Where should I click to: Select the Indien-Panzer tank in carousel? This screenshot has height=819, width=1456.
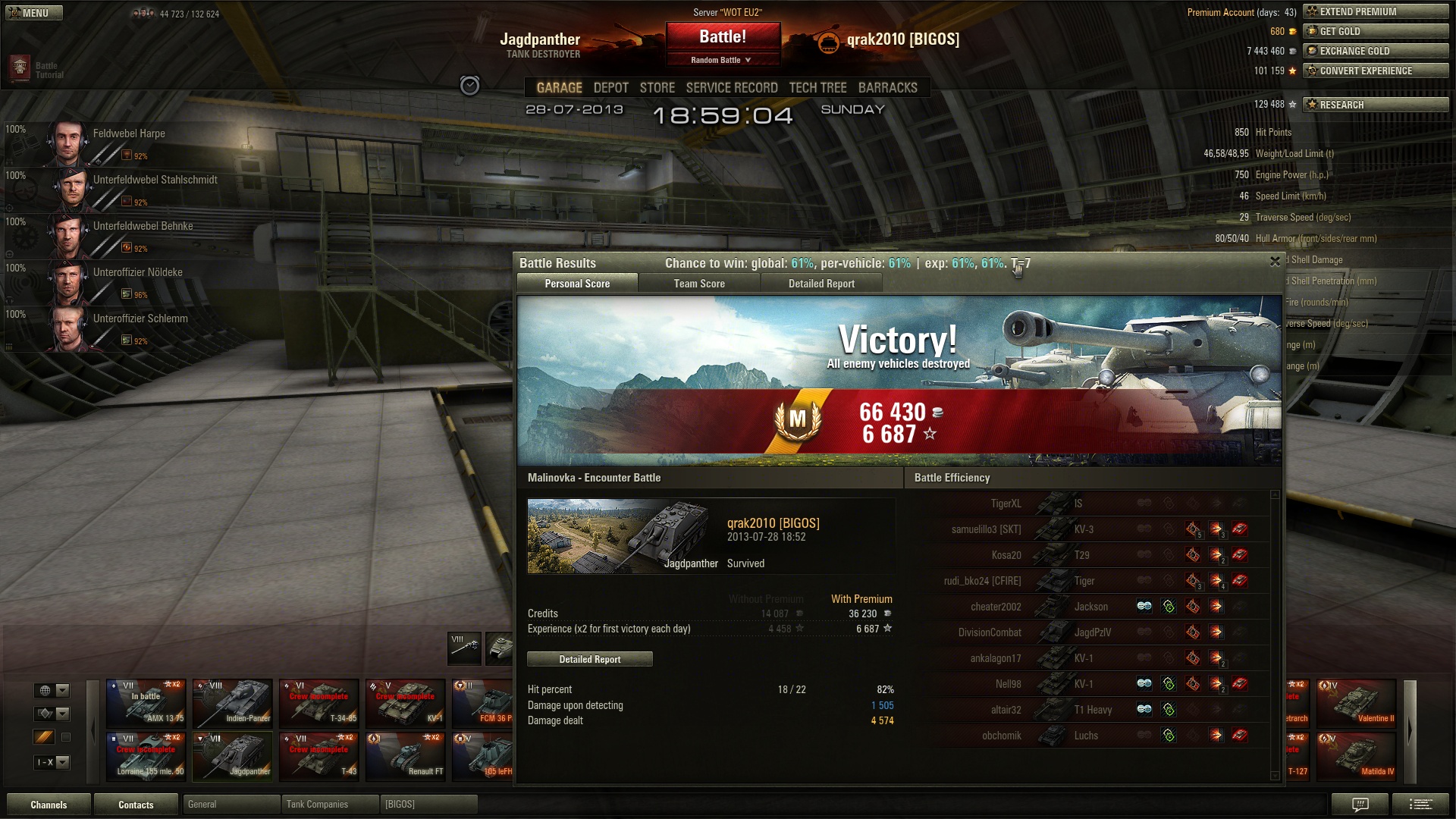[232, 703]
